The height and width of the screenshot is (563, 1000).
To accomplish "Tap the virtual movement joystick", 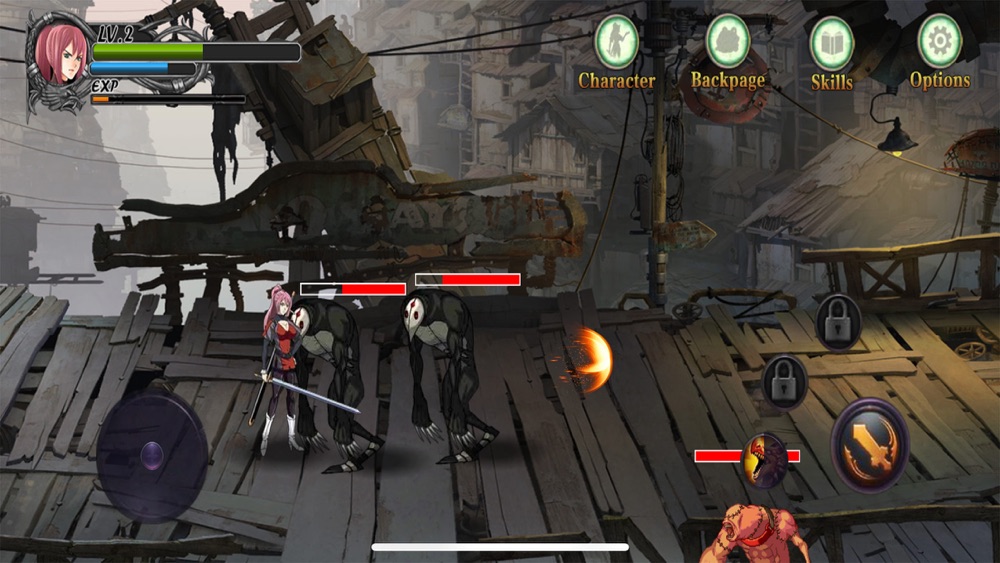I will [152, 457].
